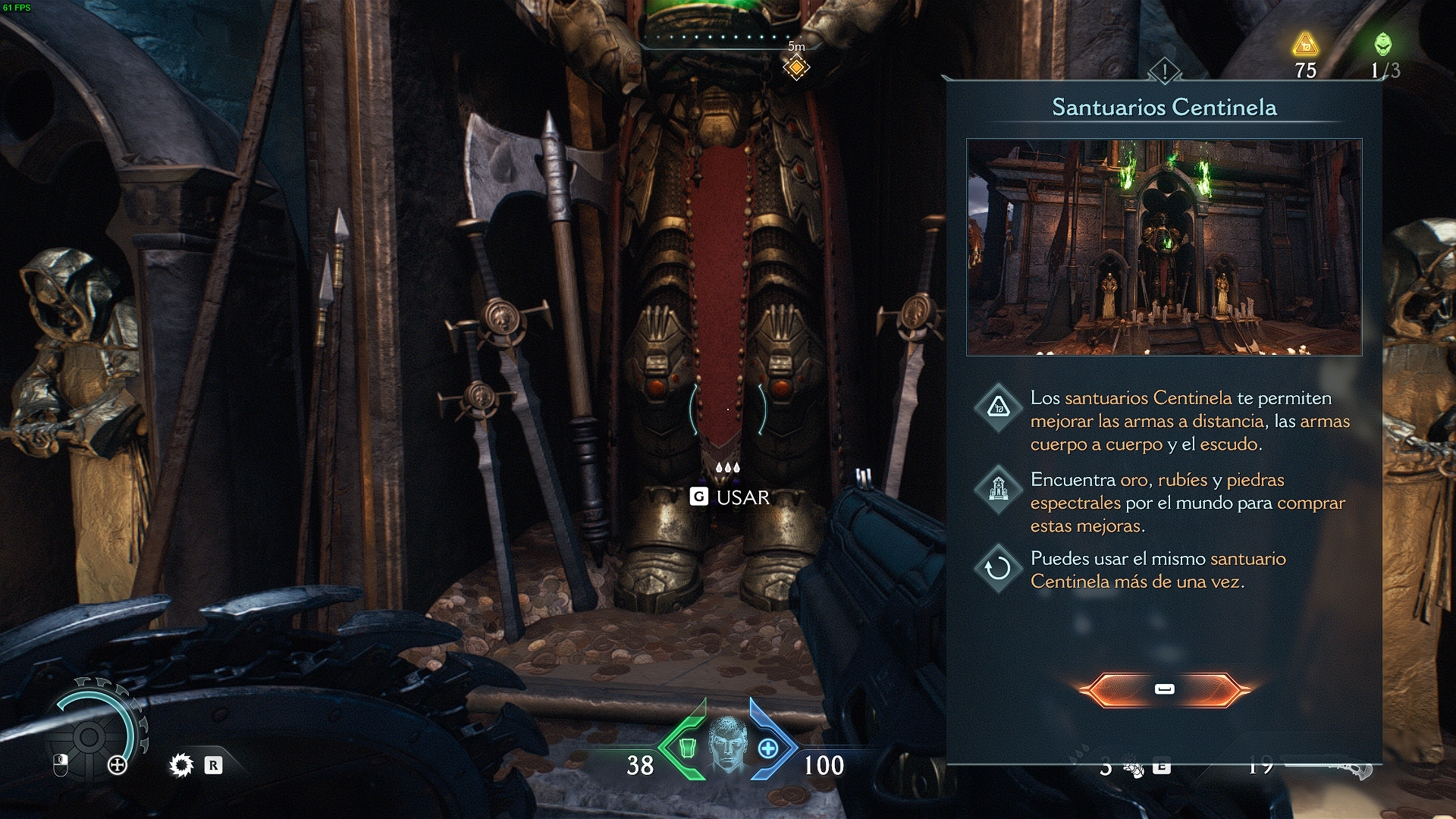This screenshot has width=1456, height=819.
Task: Select the blue health cross icon
Action: (x=768, y=748)
